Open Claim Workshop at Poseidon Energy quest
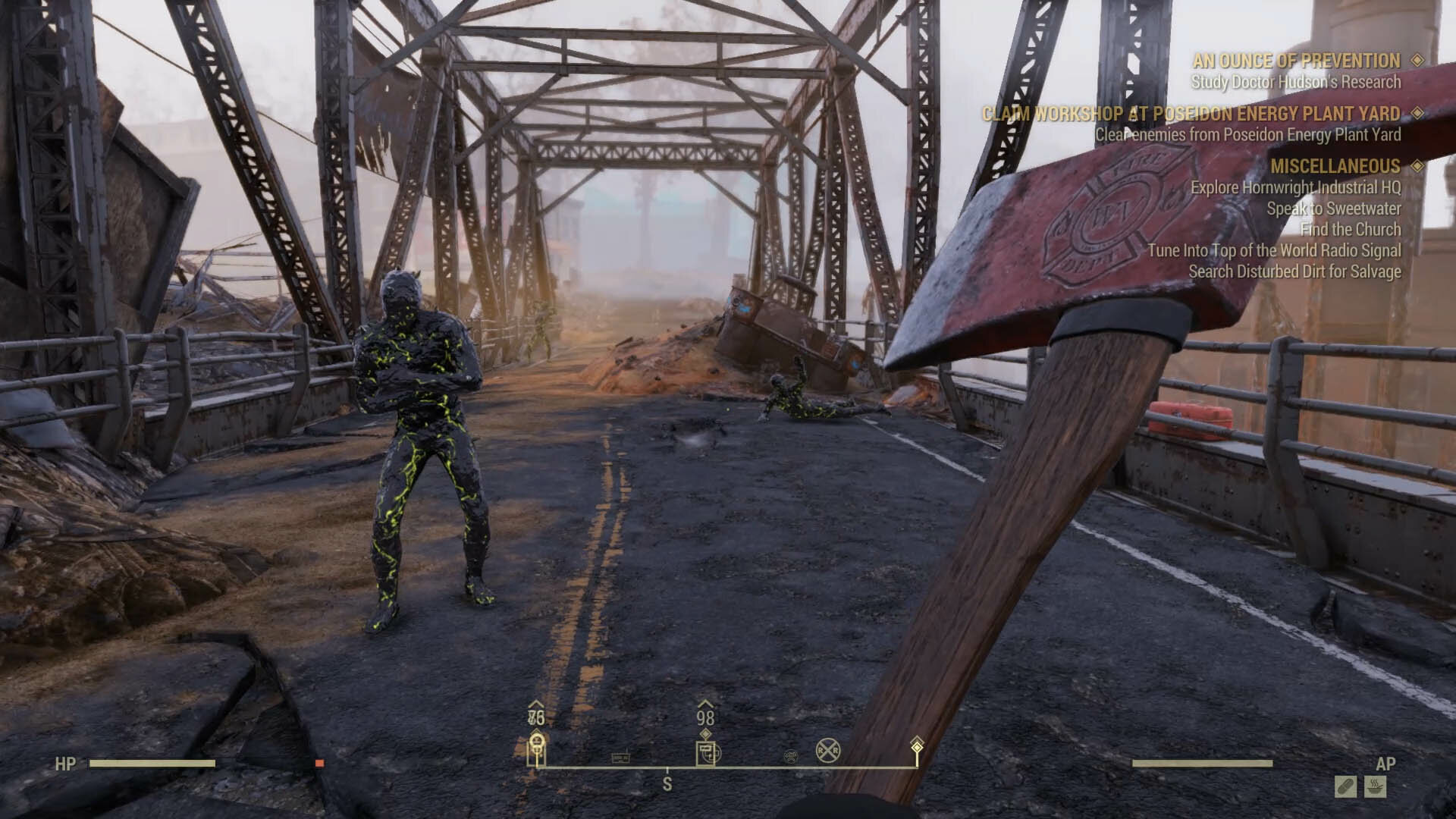Viewport: 1456px width, 819px height. tap(1191, 114)
